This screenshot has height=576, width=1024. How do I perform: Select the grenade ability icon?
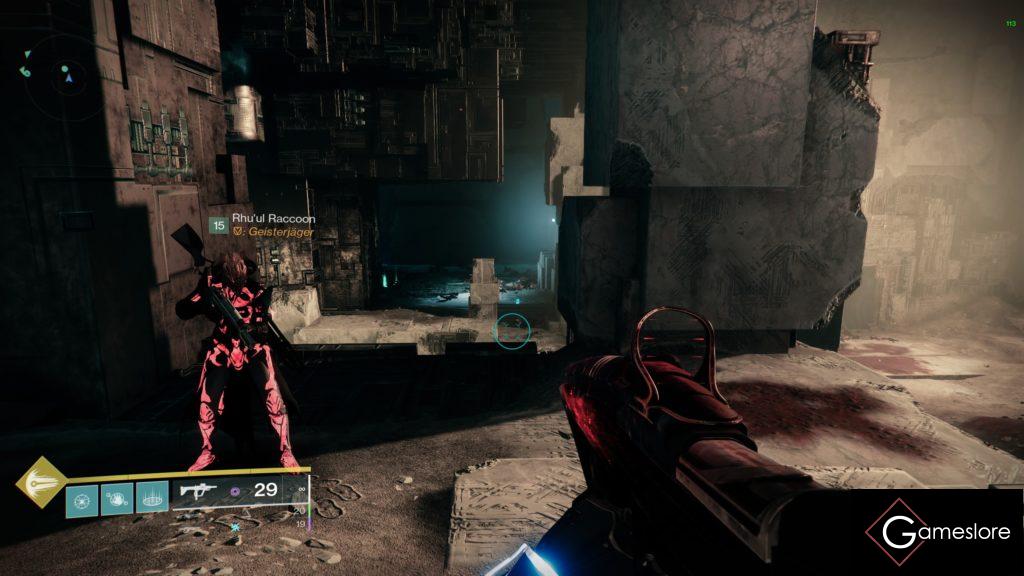[82, 500]
